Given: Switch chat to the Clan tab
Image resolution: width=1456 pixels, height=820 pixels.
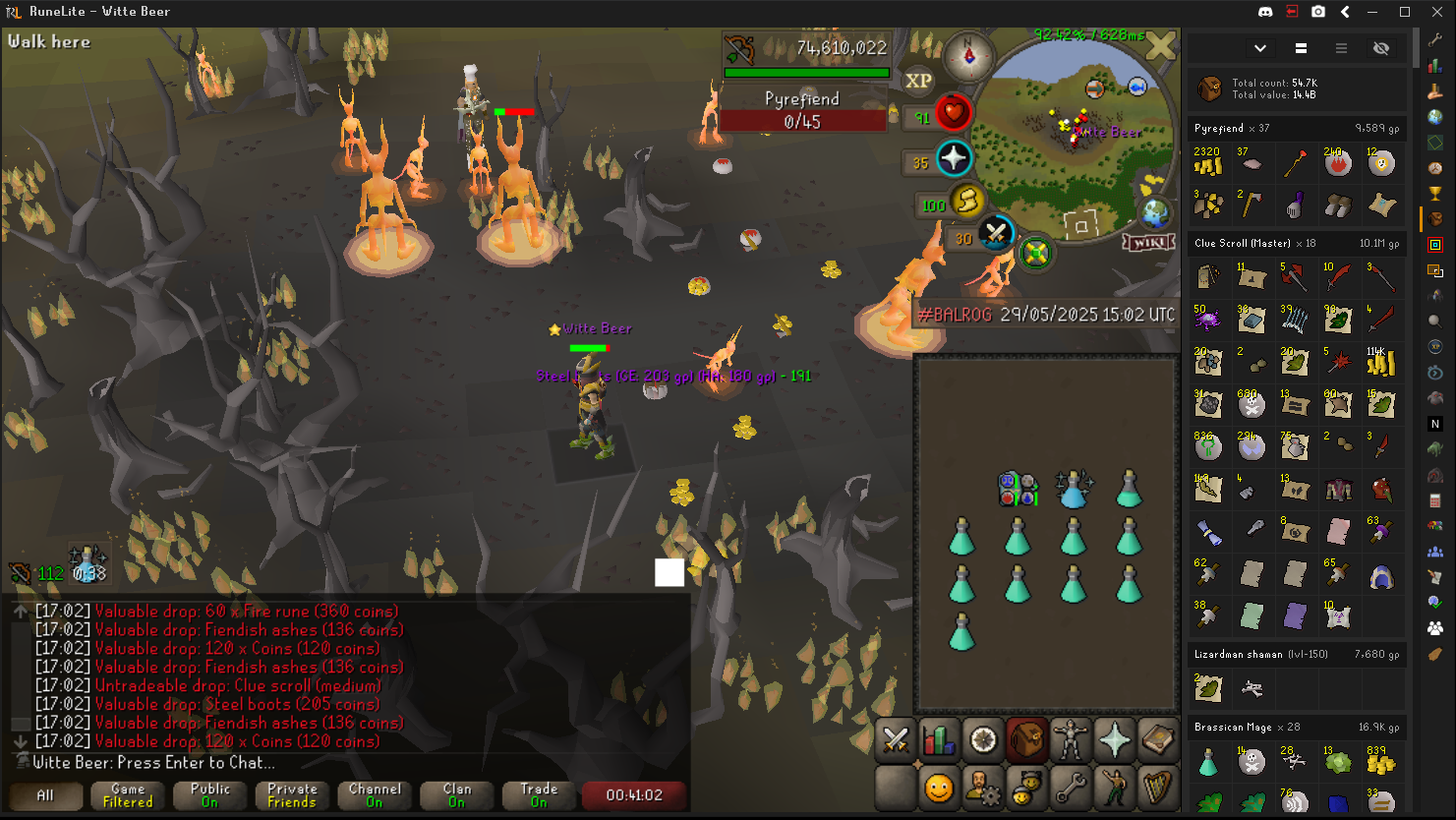Looking at the screenshot, I should tap(457, 794).
